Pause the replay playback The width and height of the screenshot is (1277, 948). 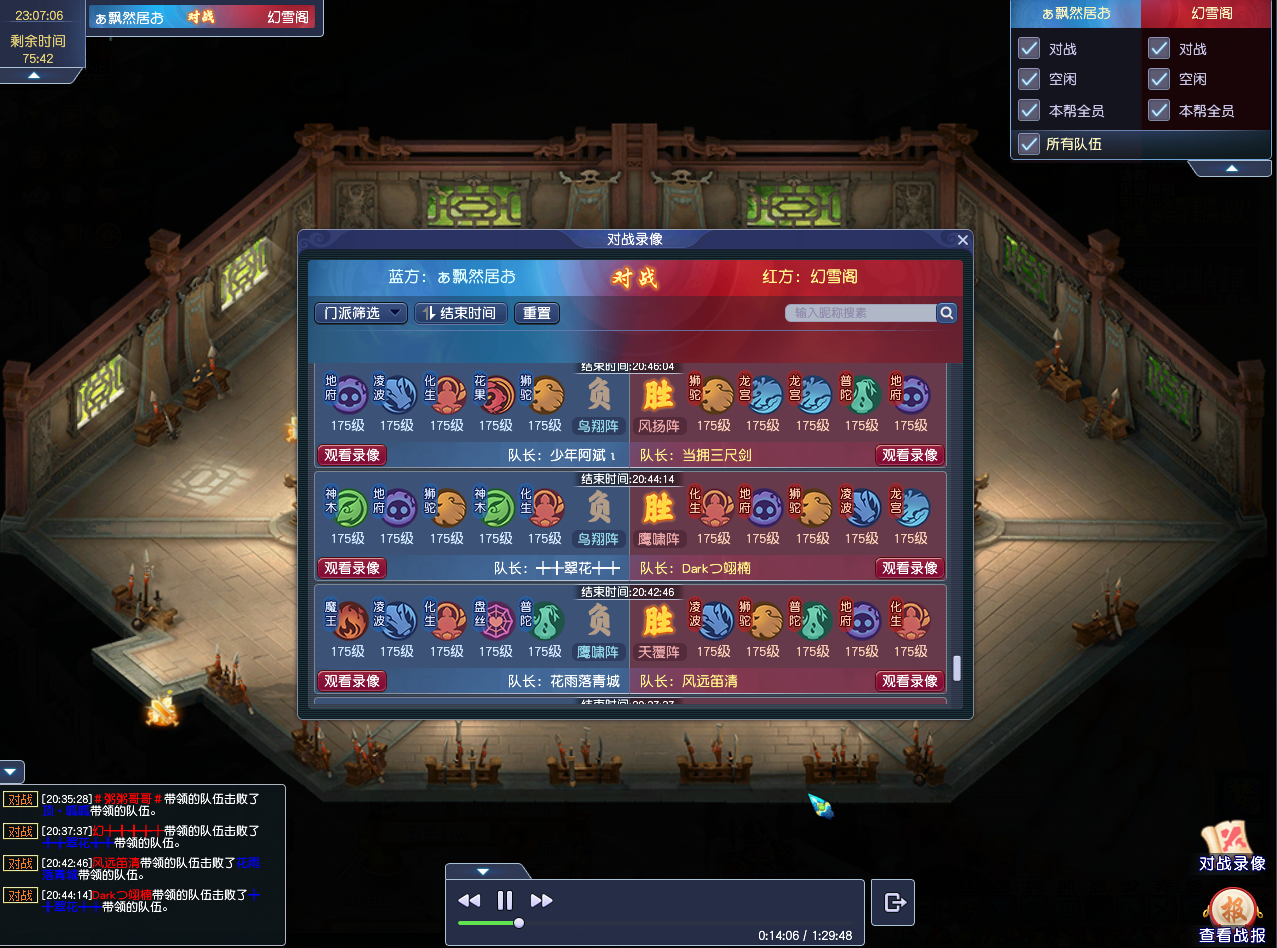pyautogui.click(x=505, y=900)
